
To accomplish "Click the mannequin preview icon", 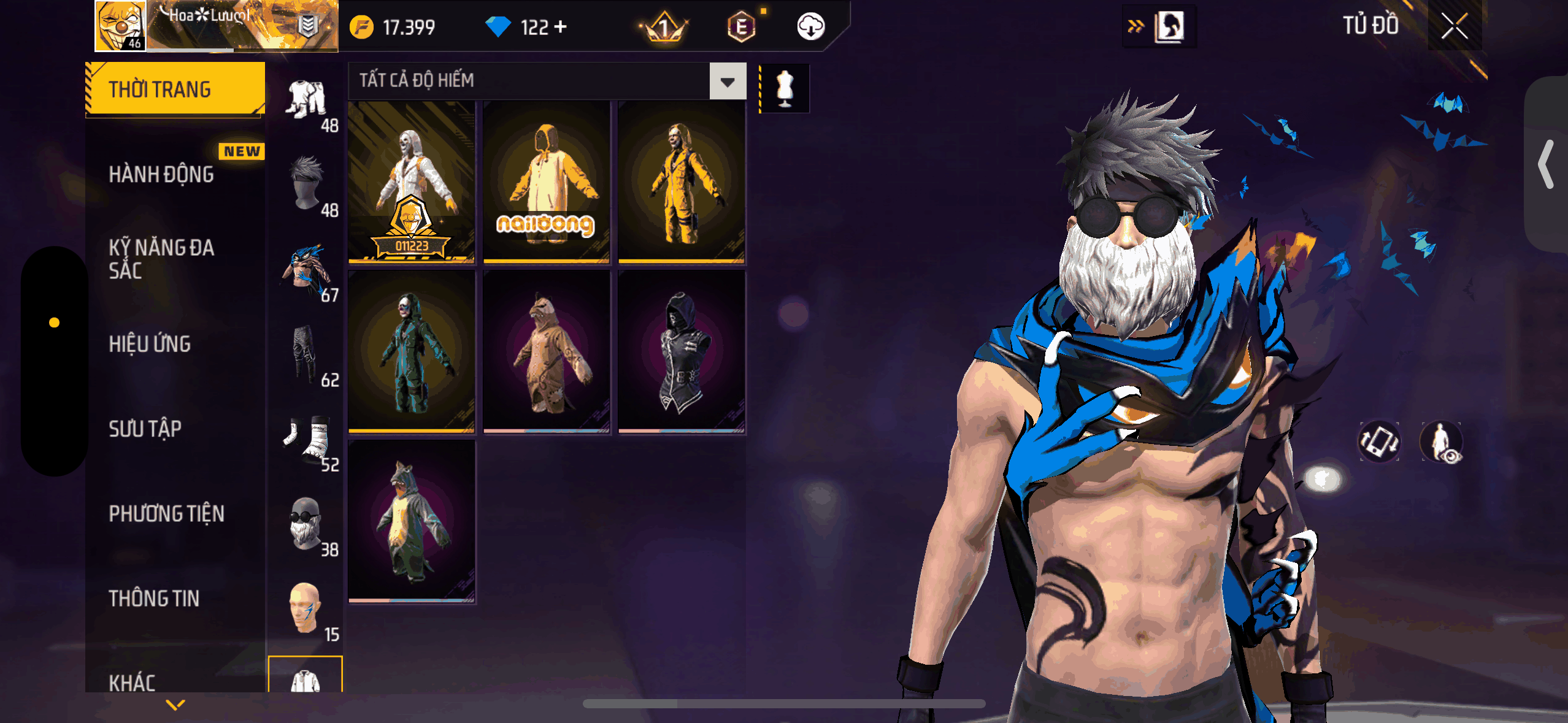I will [x=785, y=88].
